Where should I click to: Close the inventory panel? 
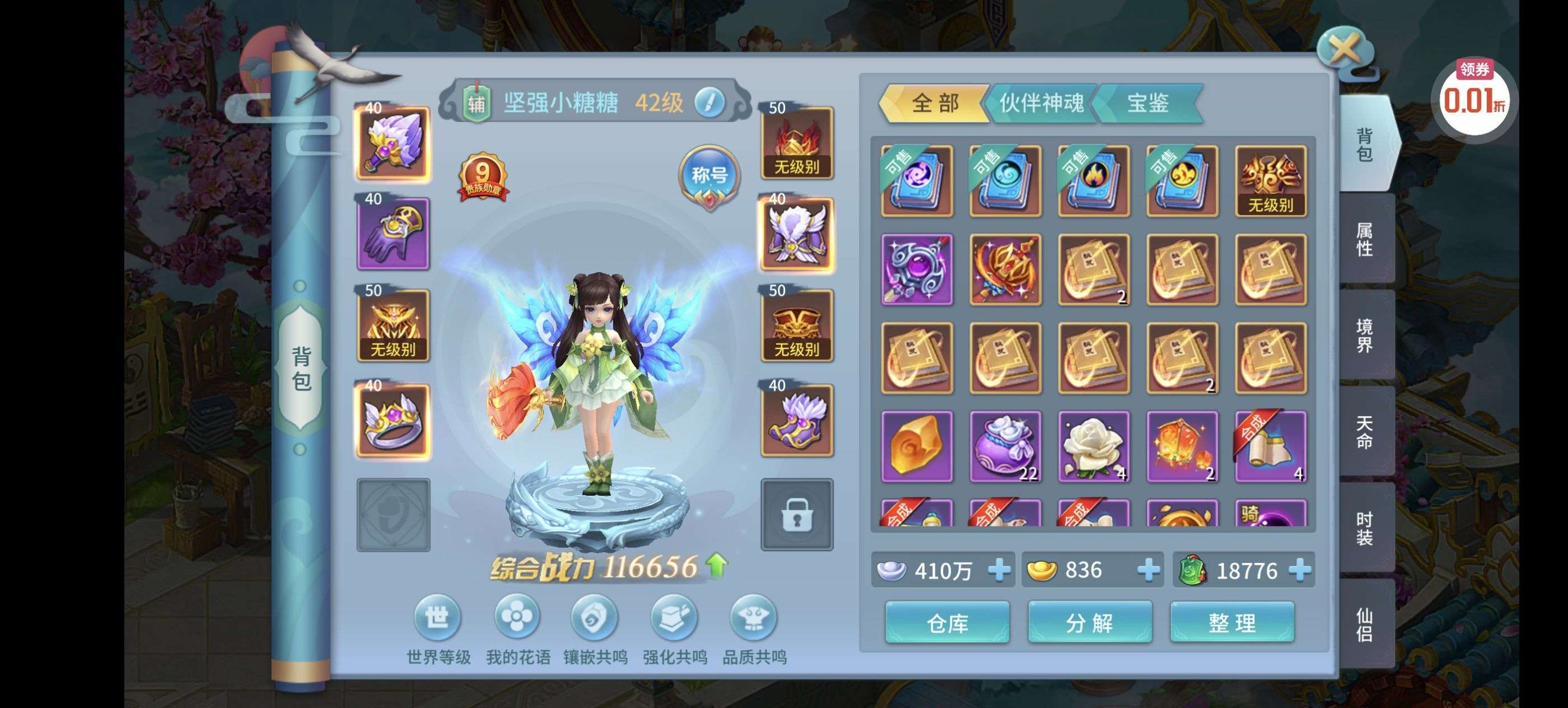pyautogui.click(x=1343, y=48)
